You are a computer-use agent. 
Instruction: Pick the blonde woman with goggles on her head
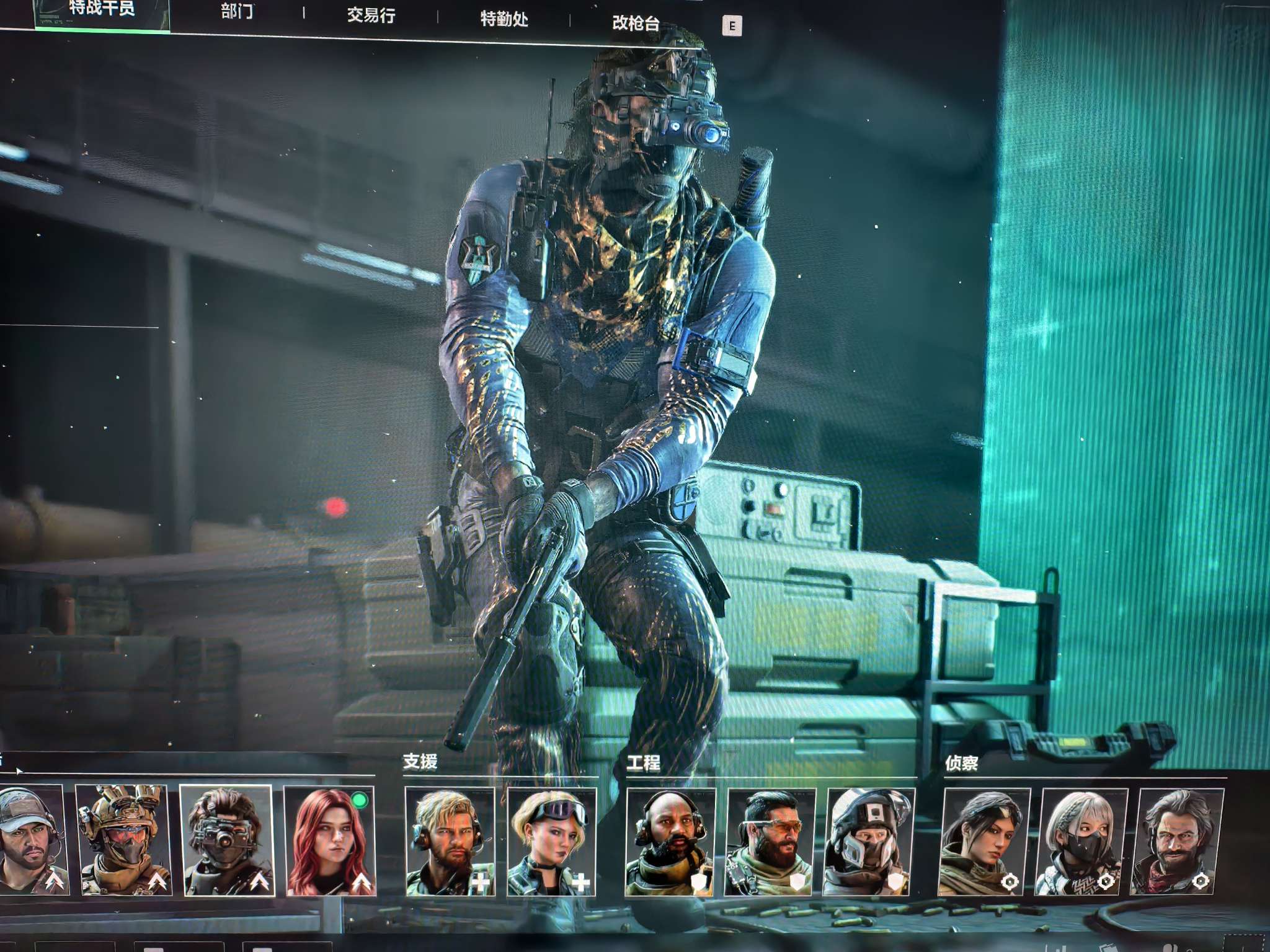[x=551, y=842]
